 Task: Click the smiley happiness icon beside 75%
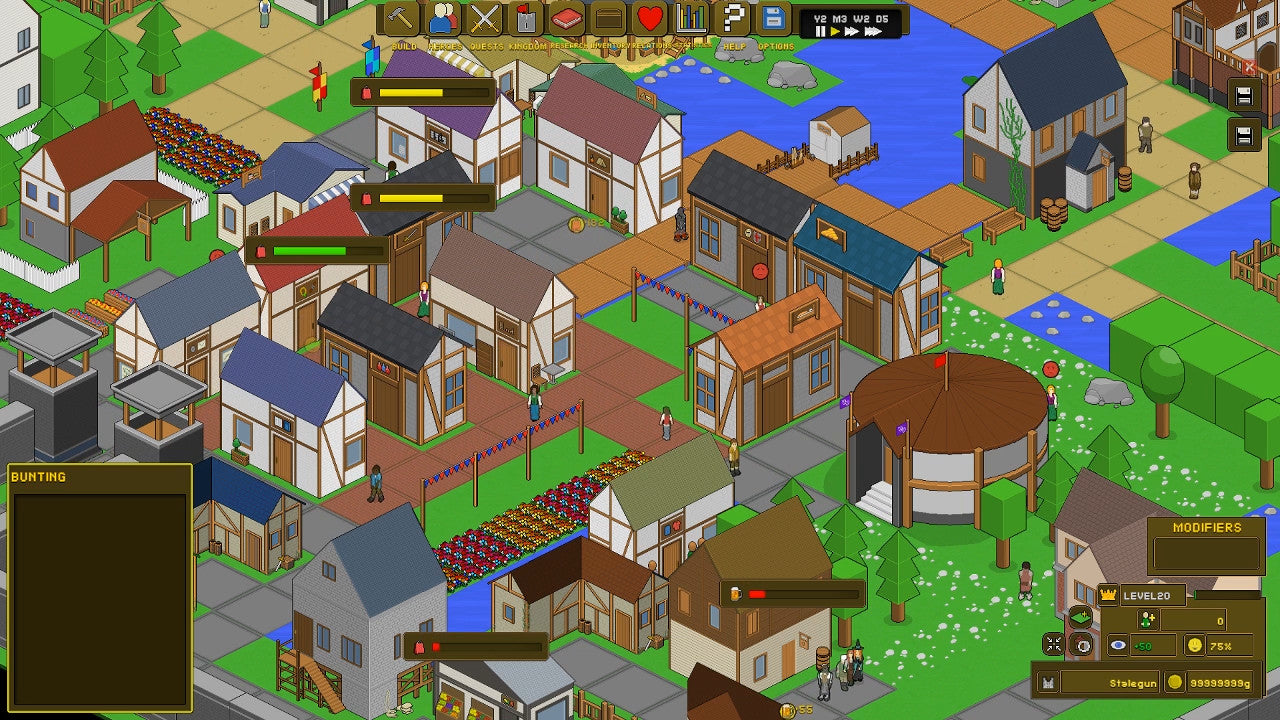click(1194, 646)
